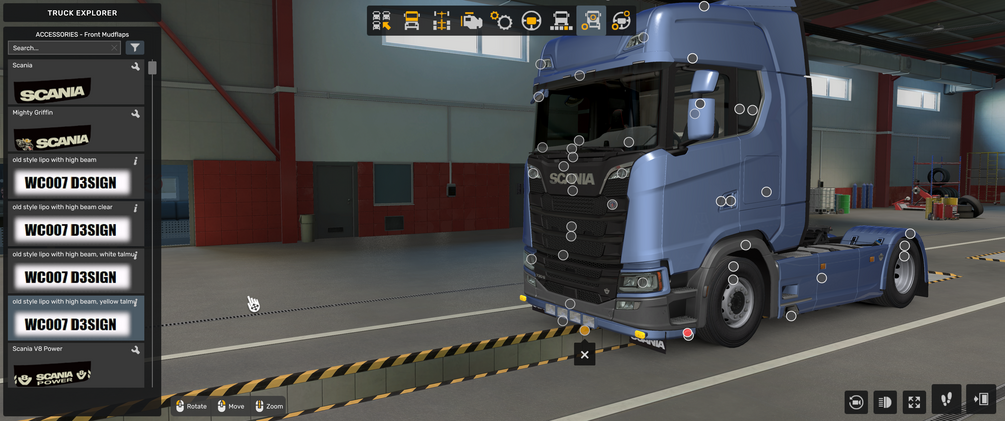1005x421 pixels.
Task: Toggle the fullscreen view
Action: tap(914, 402)
